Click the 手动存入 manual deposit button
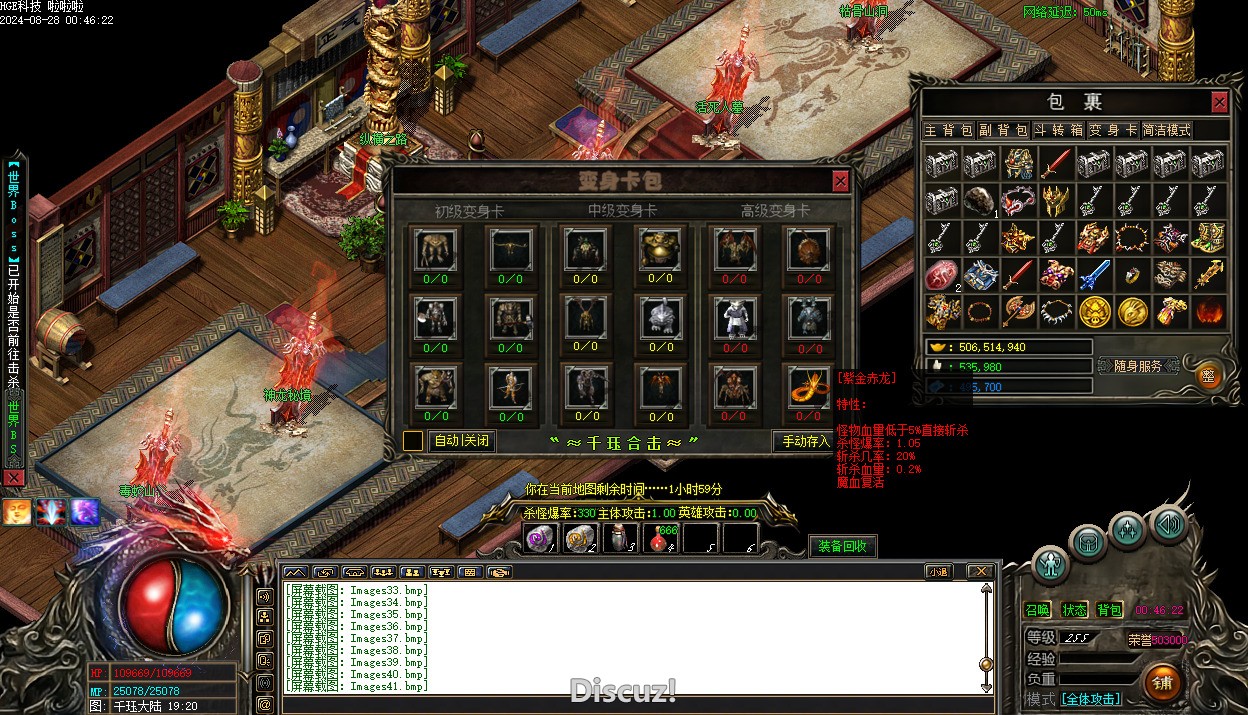This screenshot has width=1248, height=715. coord(806,441)
